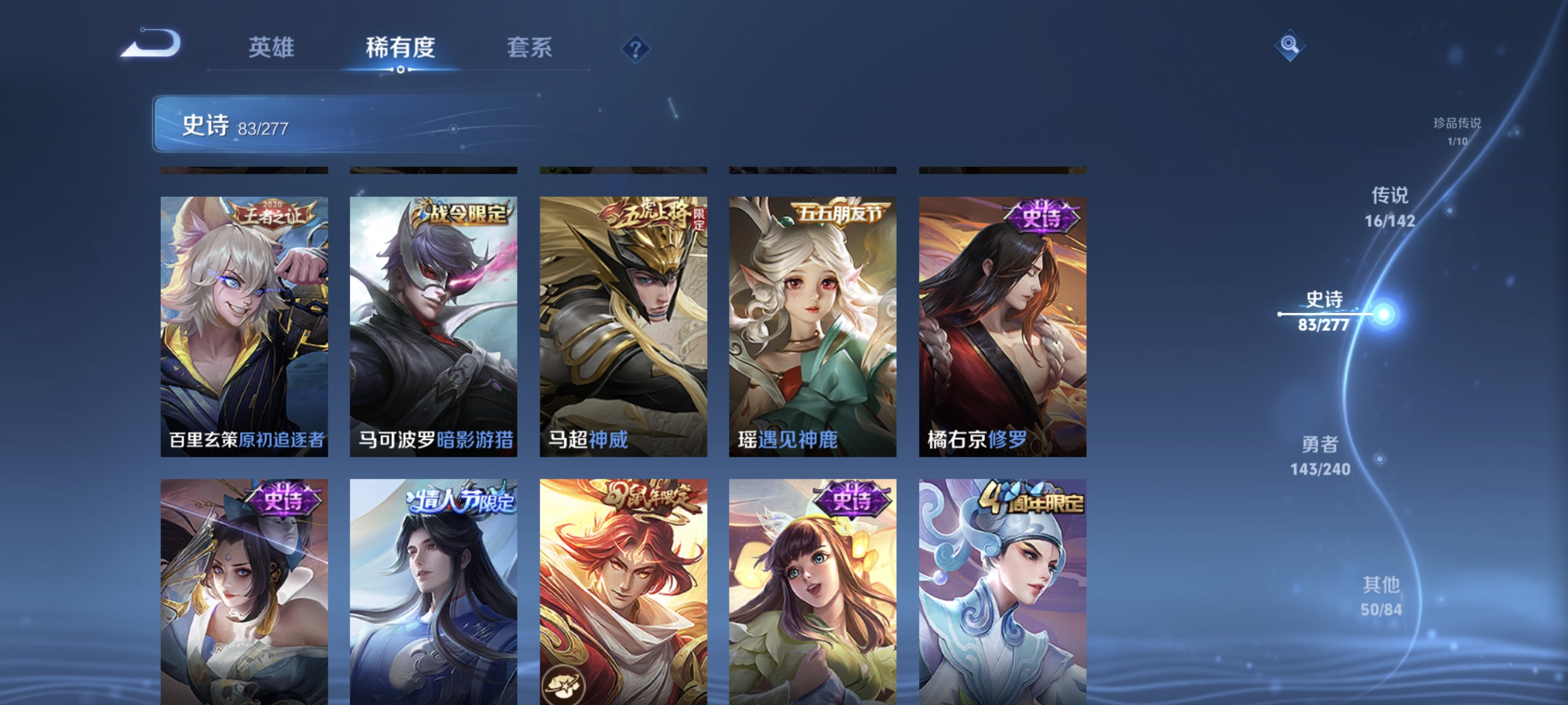
Task: Click the search magnifier icon
Action: 1291,46
